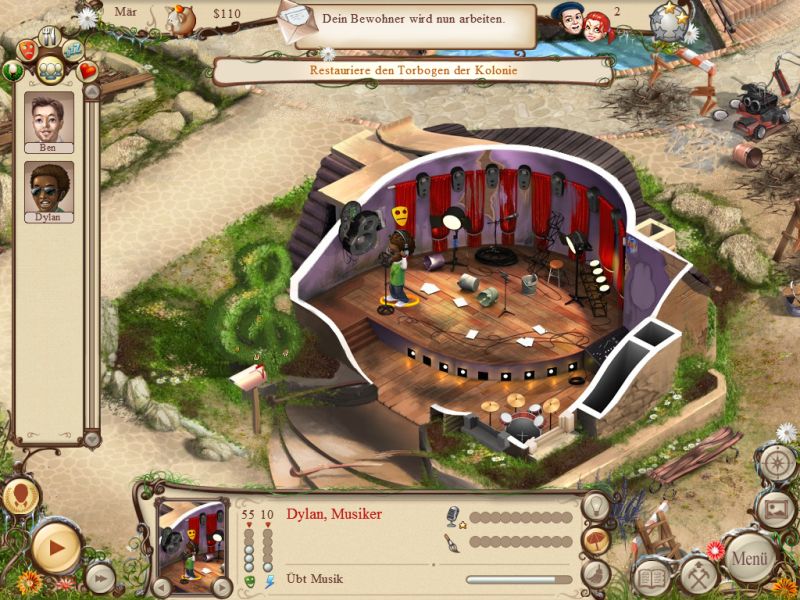Click the objective banner about the Torbogen

tap(412, 71)
